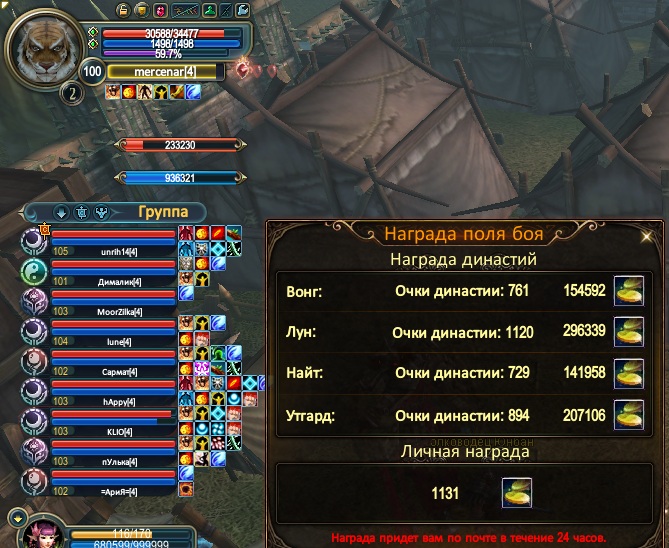This screenshot has height=548, width=669.
Task: Click the shield icon in top bar
Action: tap(142, 11)
